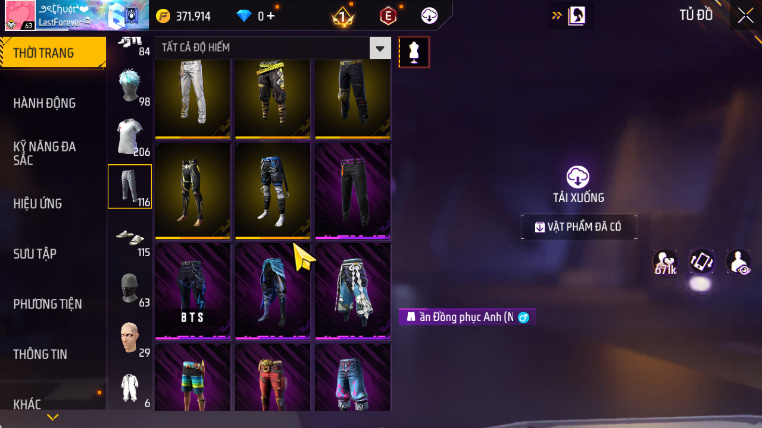Viewport: 762px width, 428px height.
Task: Choose the hair category with 98 items
Action: (129, 88)
